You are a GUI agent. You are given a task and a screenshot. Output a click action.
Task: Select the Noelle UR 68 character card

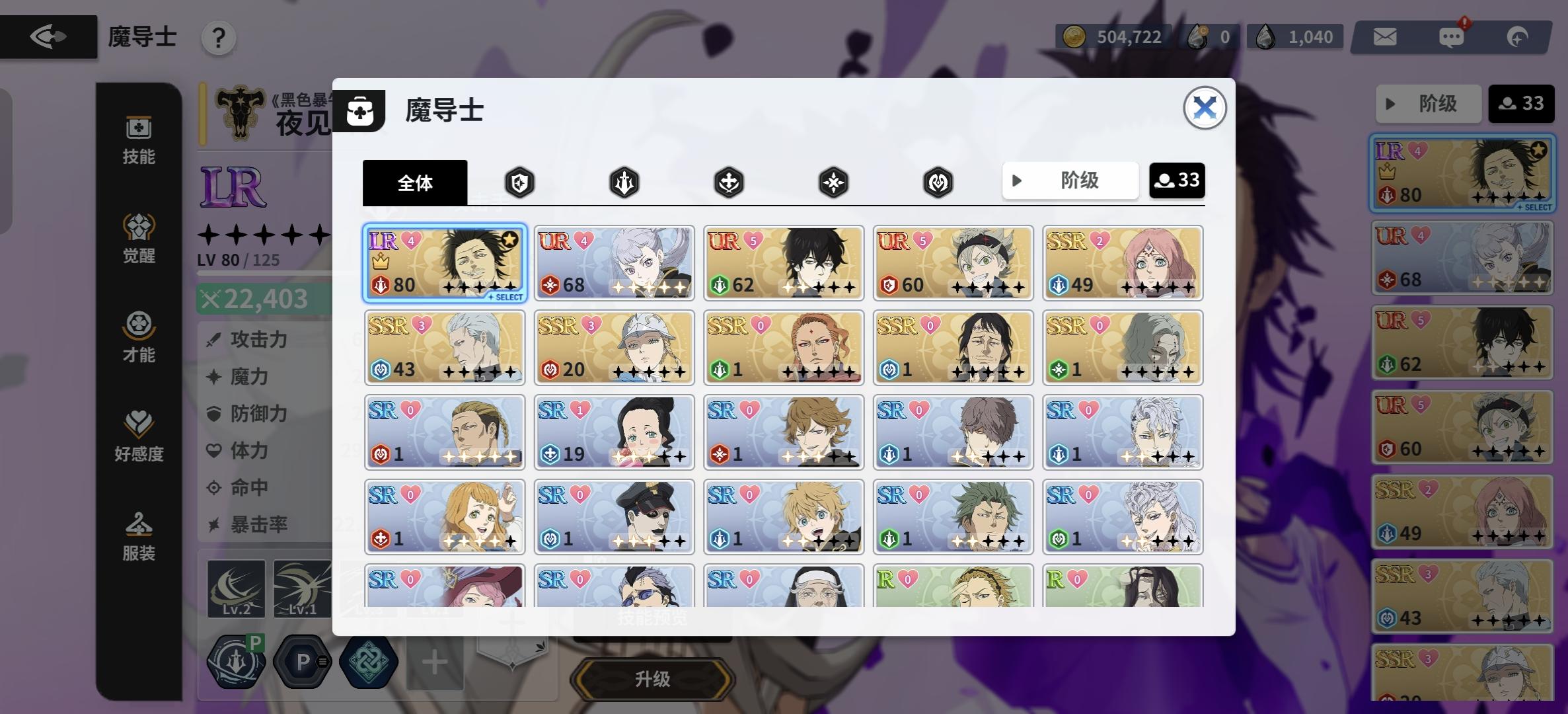point(614,262)
